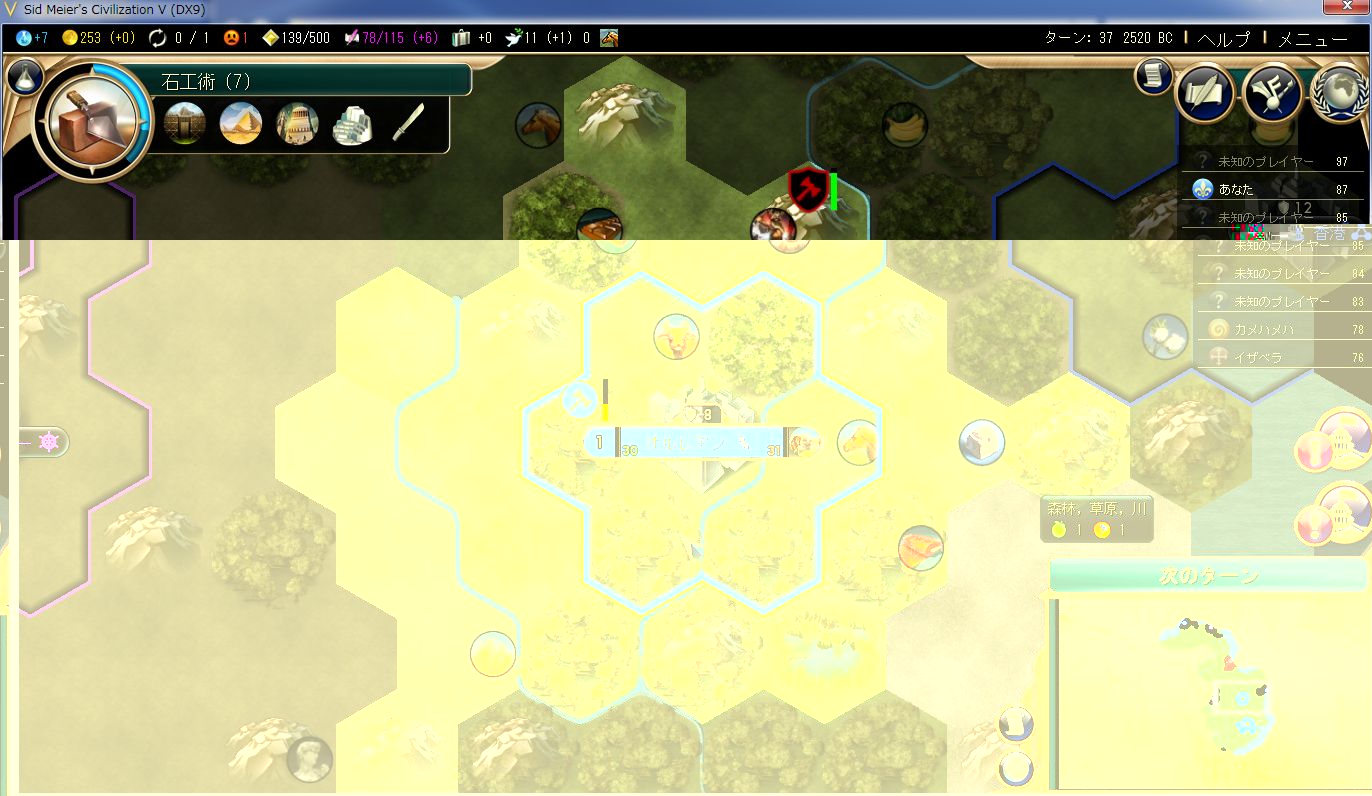Open the ヘルプ (Help) menu

[x=1223, y=39]
